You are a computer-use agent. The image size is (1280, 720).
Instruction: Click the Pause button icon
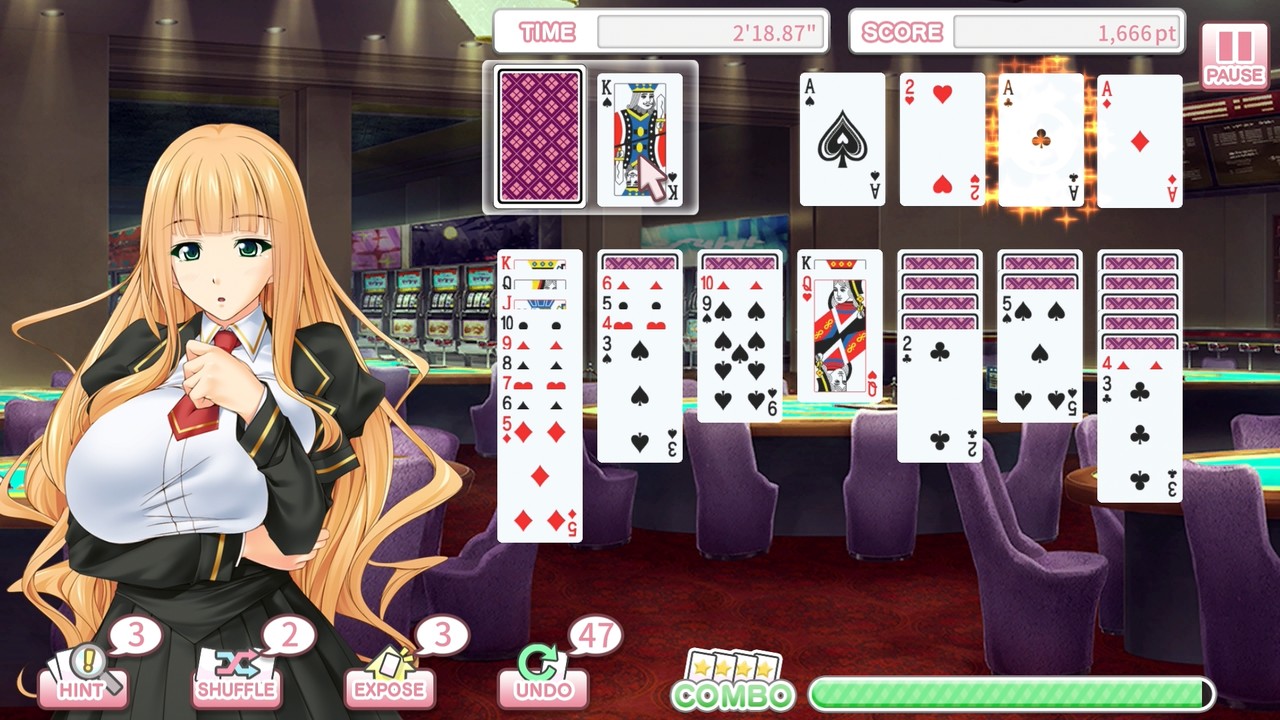[1234, 45]
